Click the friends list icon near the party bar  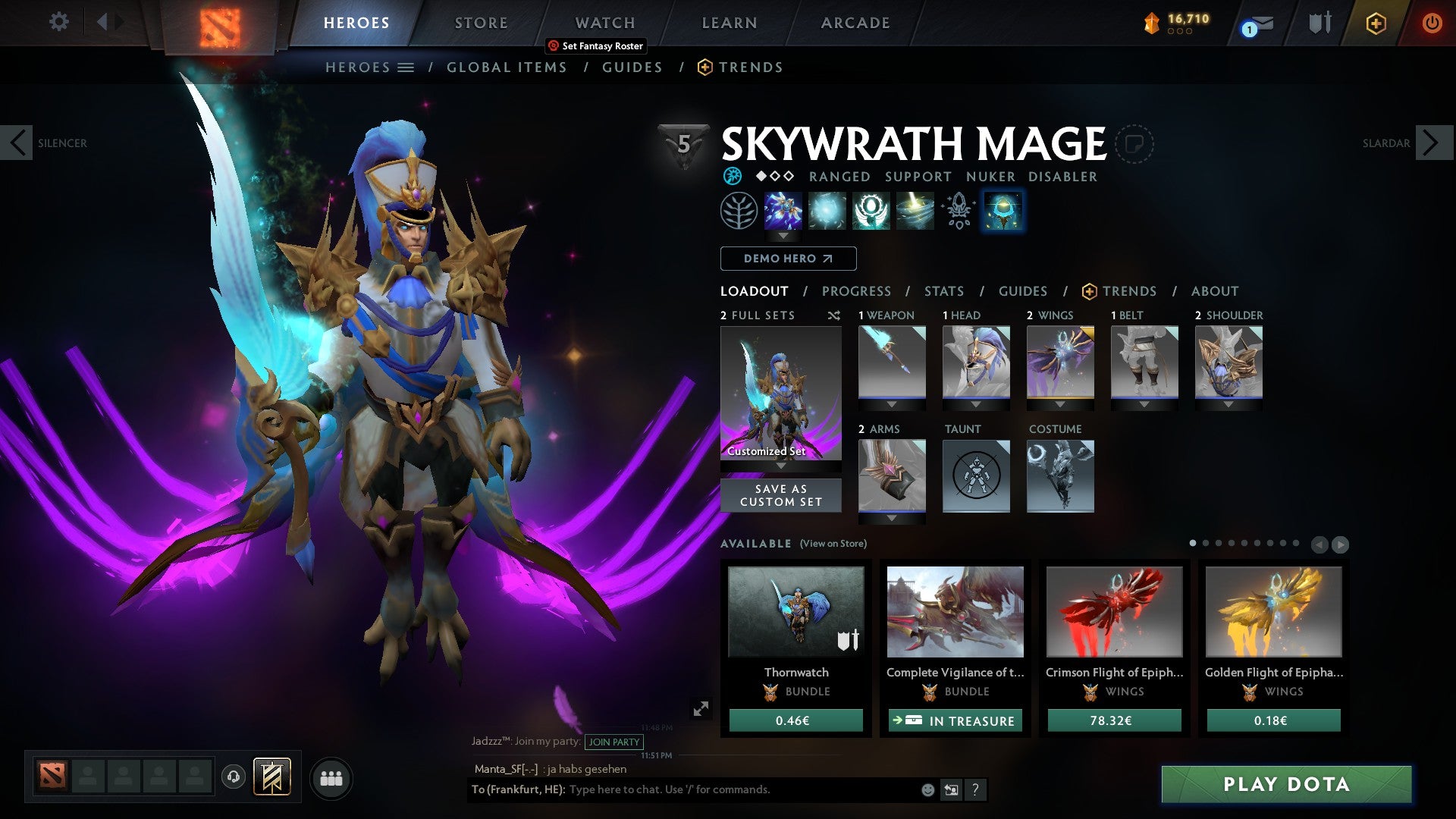[x=331, y=778]
